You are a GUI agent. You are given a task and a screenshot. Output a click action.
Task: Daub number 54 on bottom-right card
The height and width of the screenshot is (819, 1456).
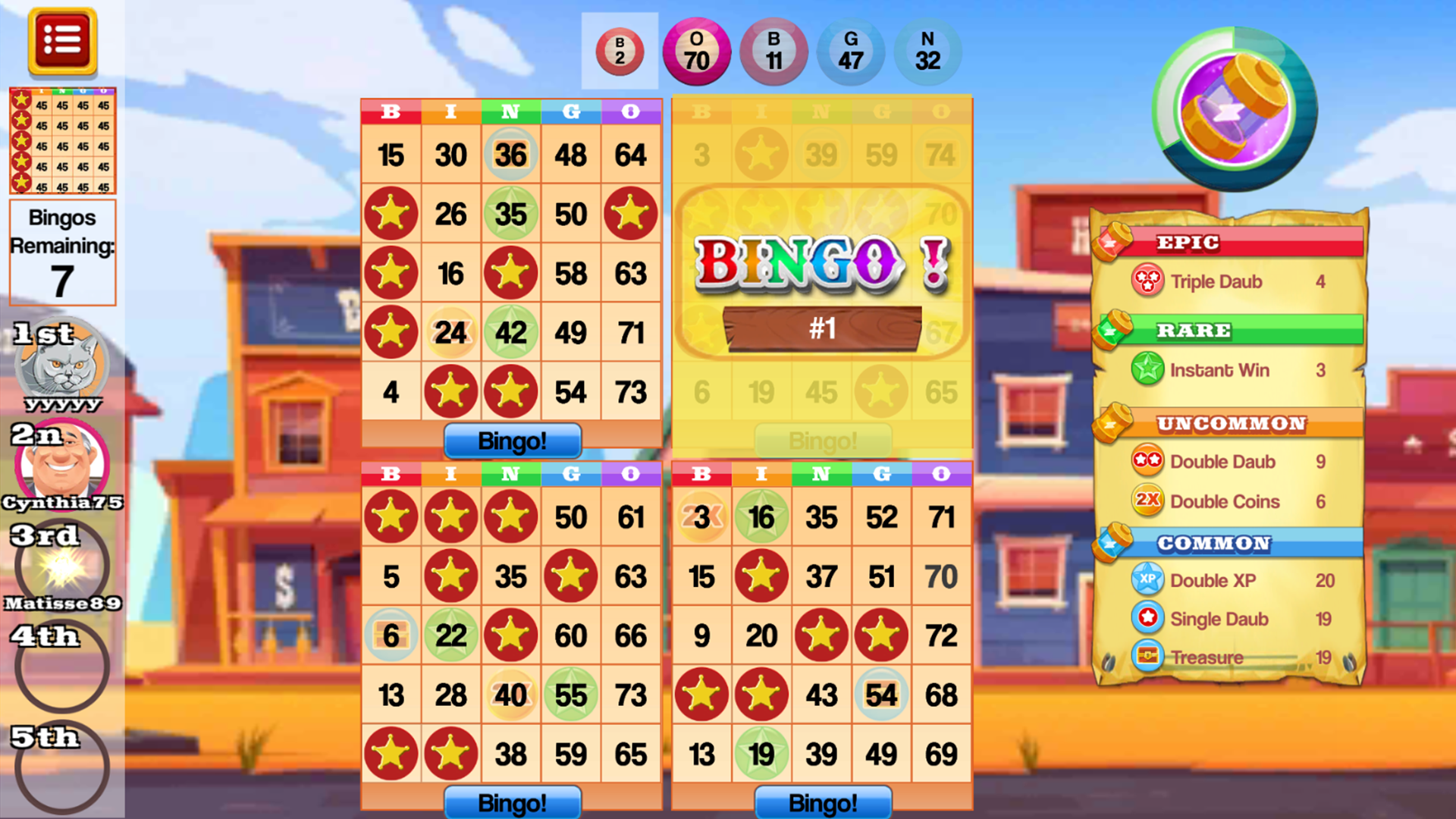tap(880, 694)
